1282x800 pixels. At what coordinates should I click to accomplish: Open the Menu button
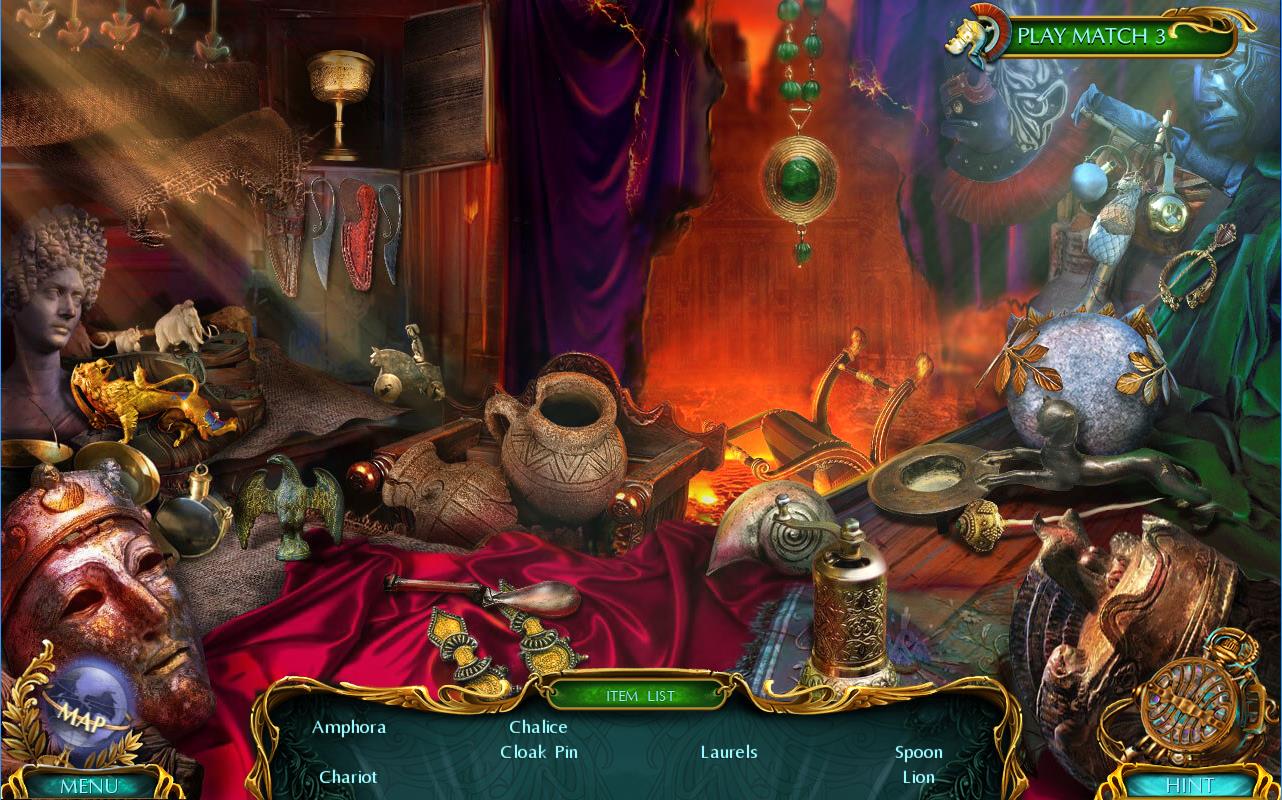pyautogui.click(x=88, y=785)
